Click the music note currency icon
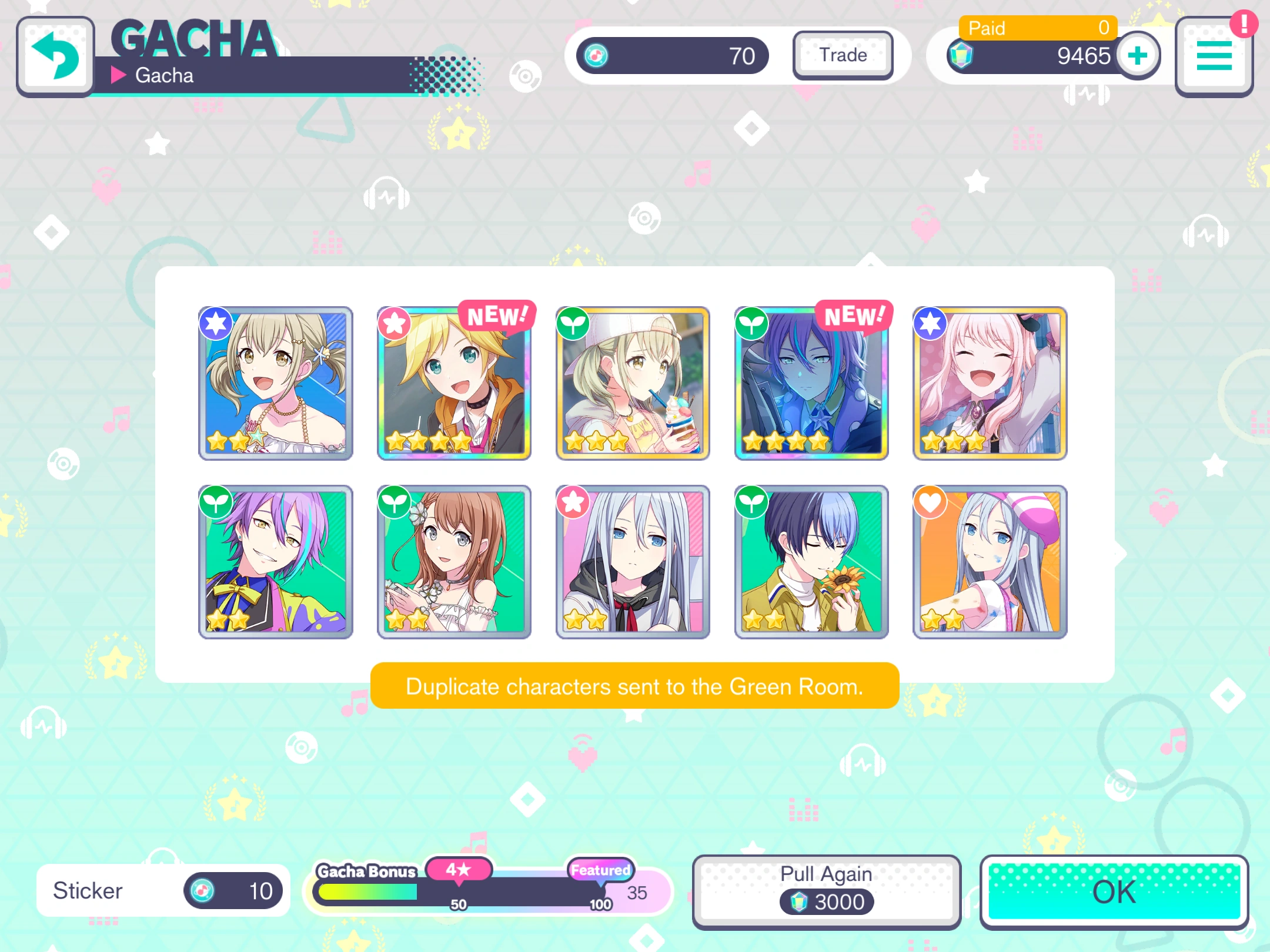 coord(596,56)
